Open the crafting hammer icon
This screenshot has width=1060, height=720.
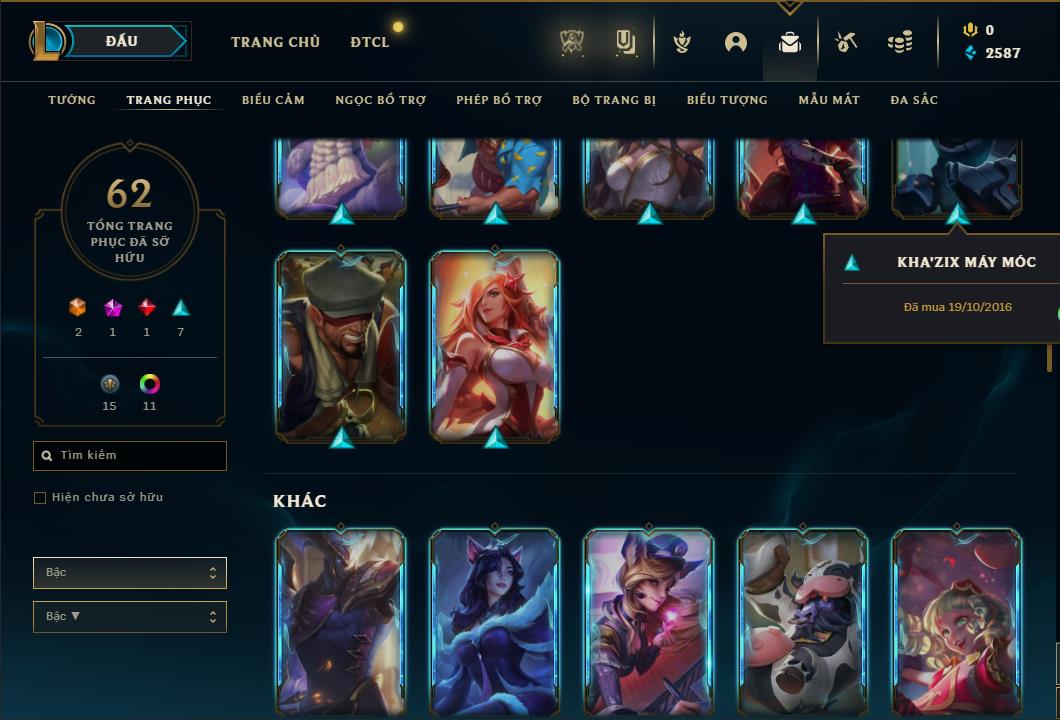pos(845,42)
